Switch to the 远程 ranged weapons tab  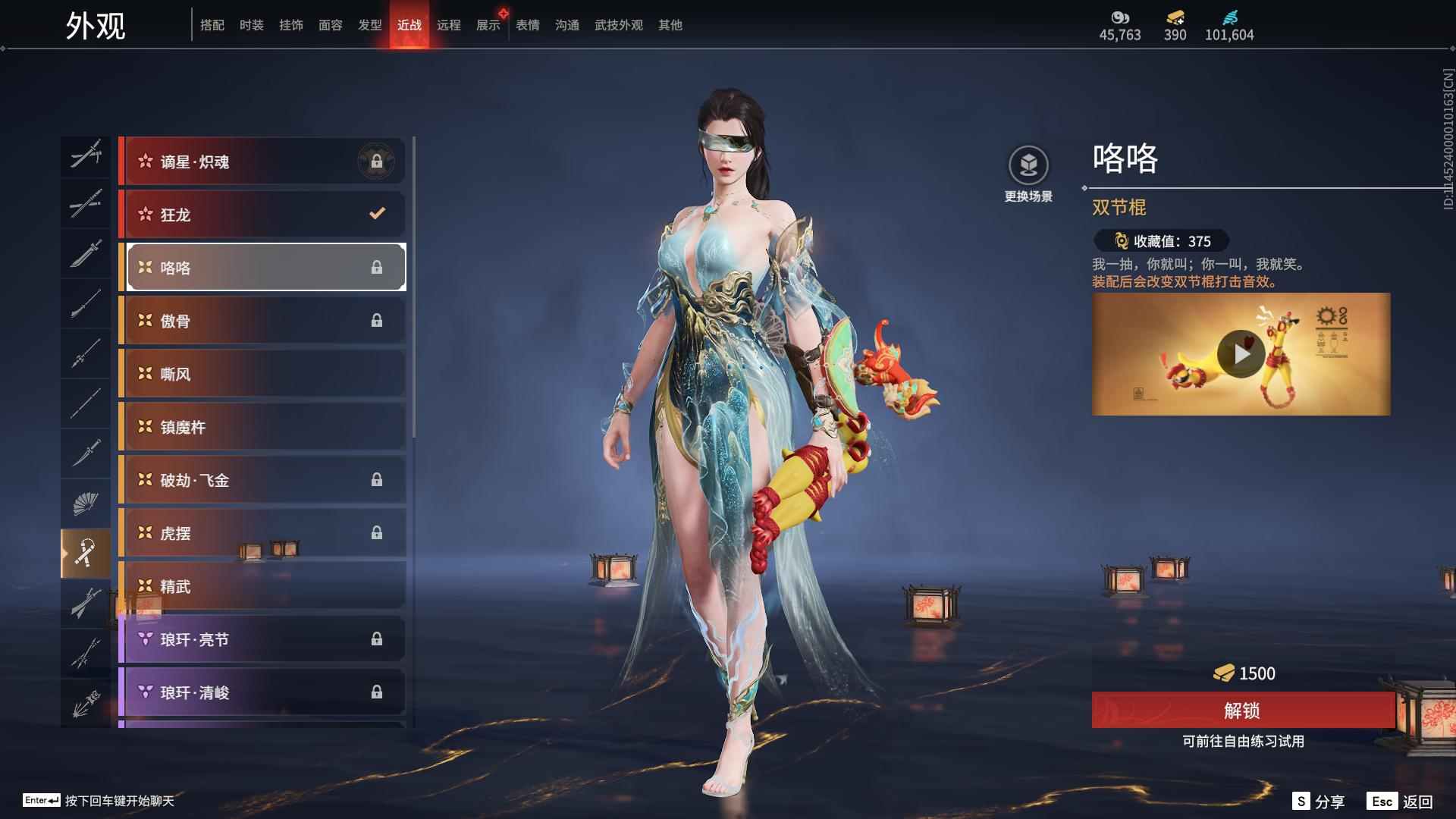(449, 24)
